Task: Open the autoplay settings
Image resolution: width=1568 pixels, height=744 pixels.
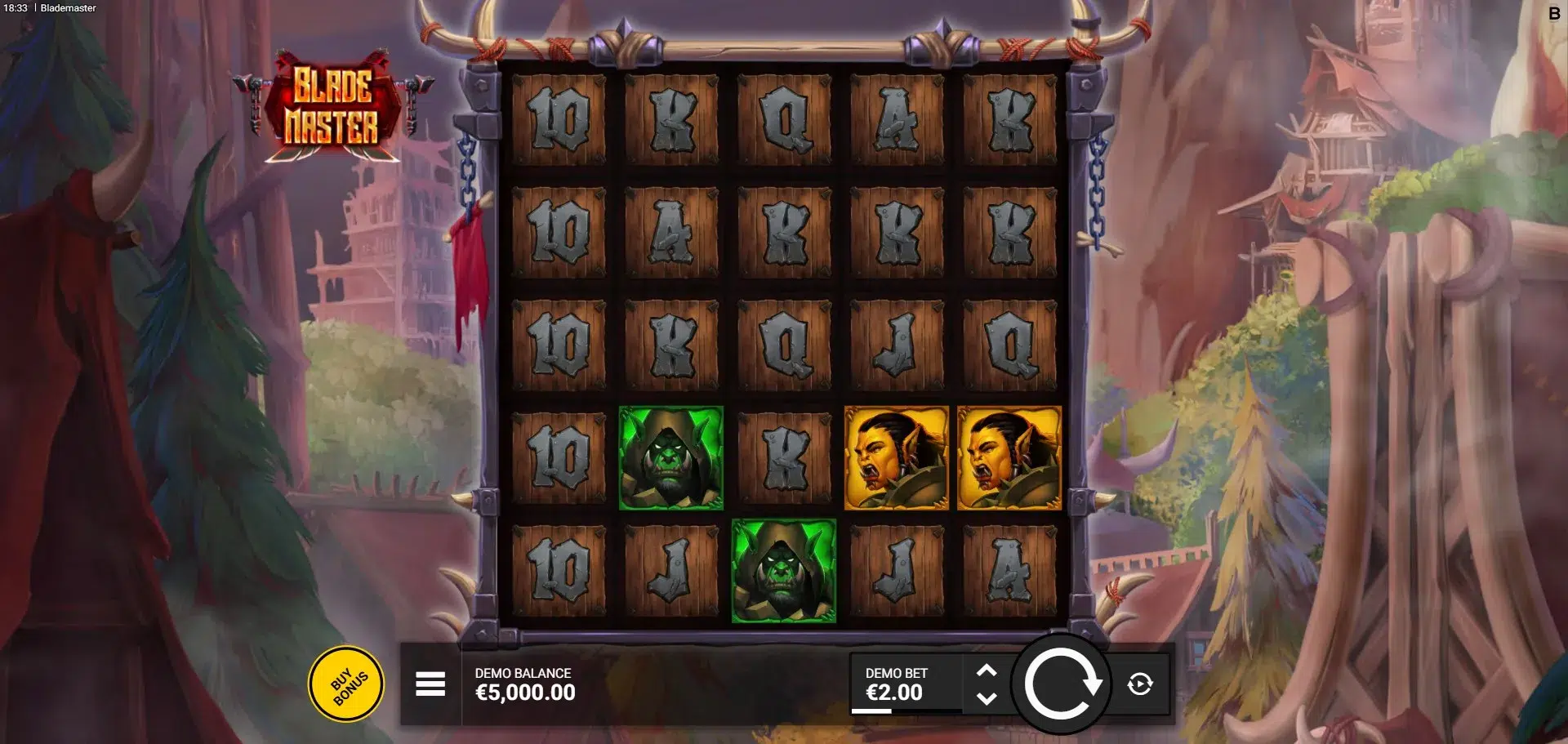Action: click(1140, 684)
